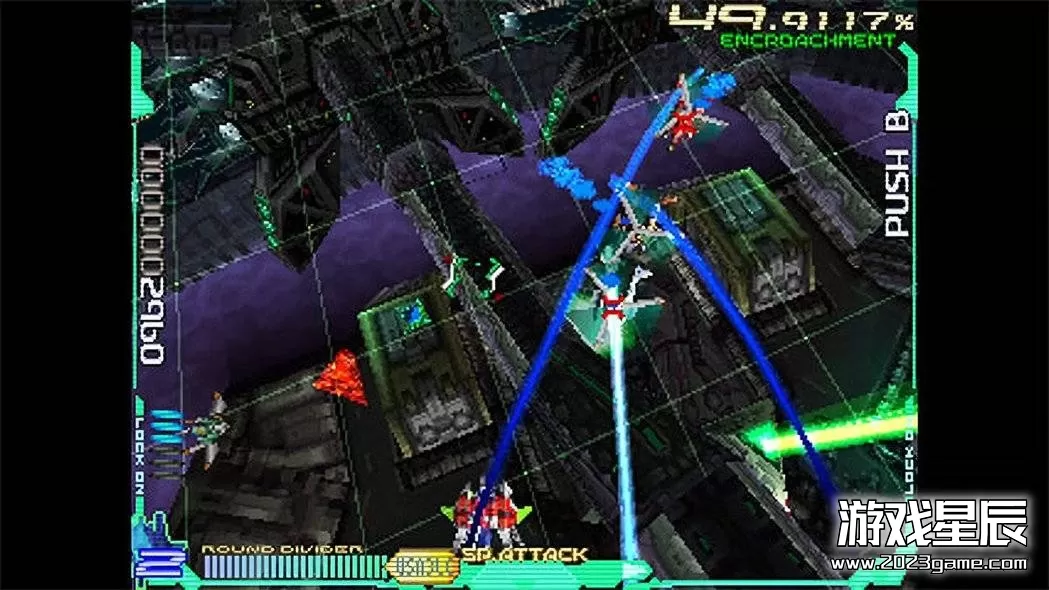This screenshot has width=1049, height=590.
Task: Click the yellow badge beside the Round Divider gauge
Action: [x=422, y=567]
